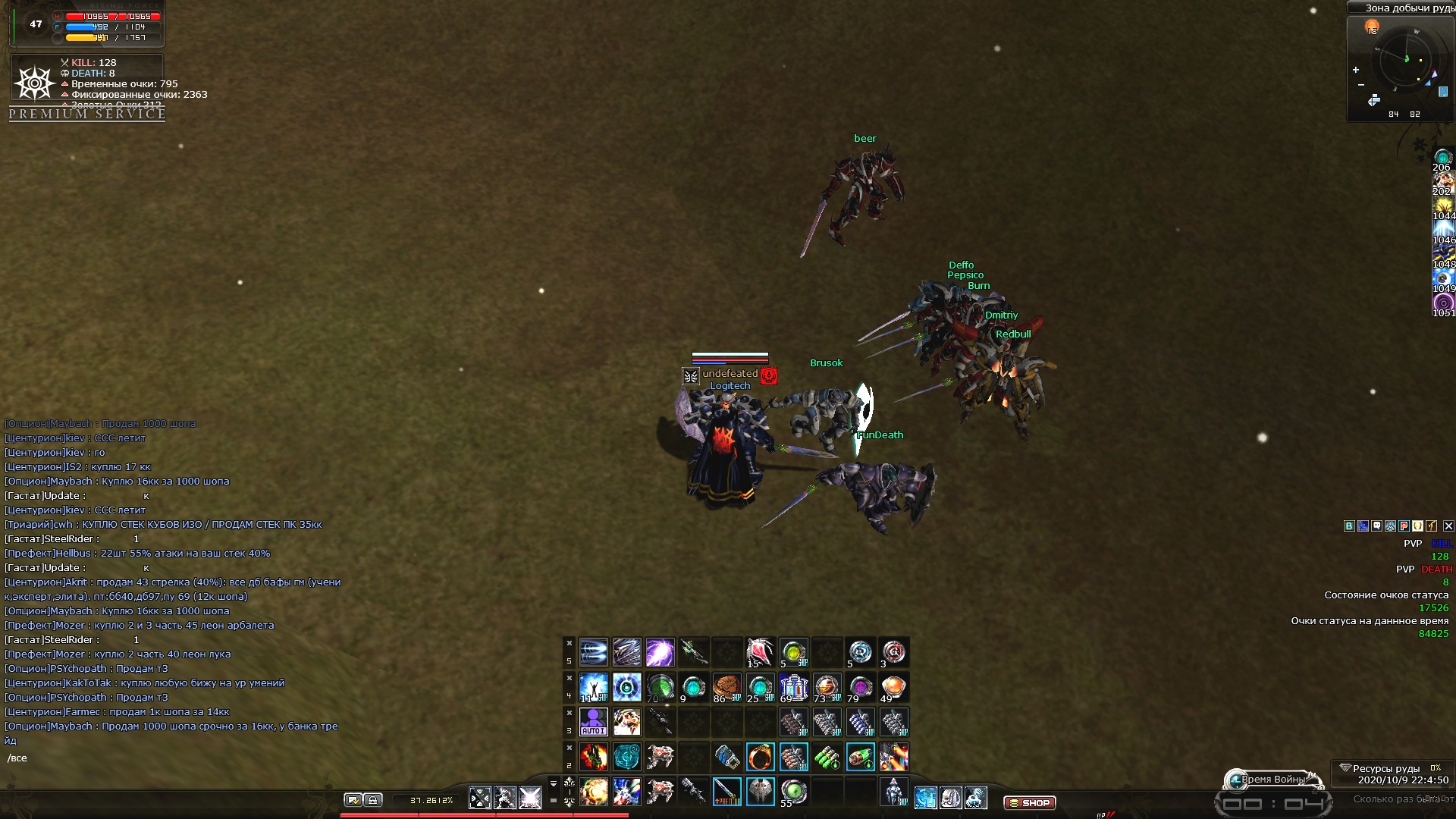Image resolution: width=1456 pixels, height=819 pixels.
Task: Use the orange orb item with count 49
Action: click(x=893, y=687)
